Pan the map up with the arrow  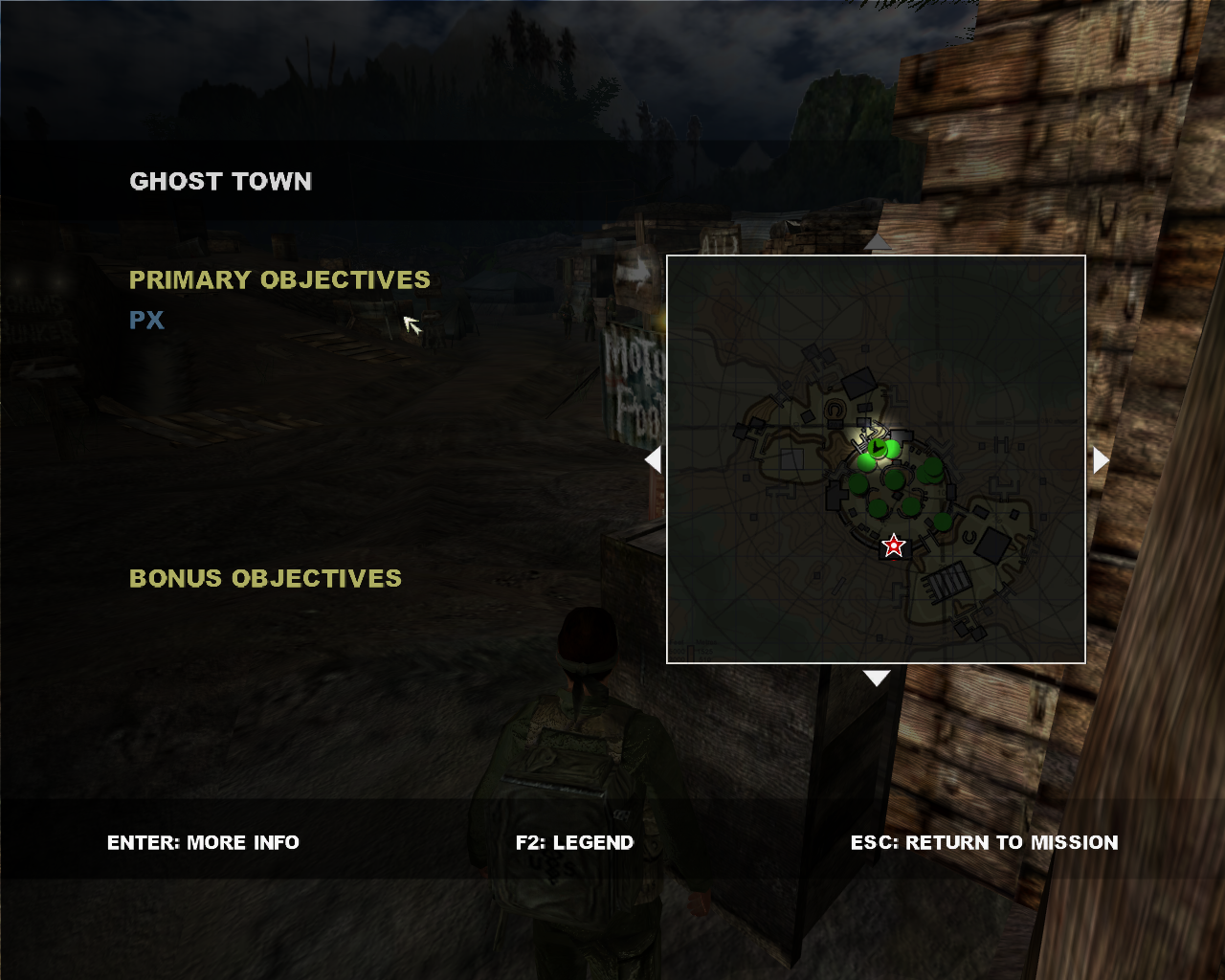click(x=877, y=243)
